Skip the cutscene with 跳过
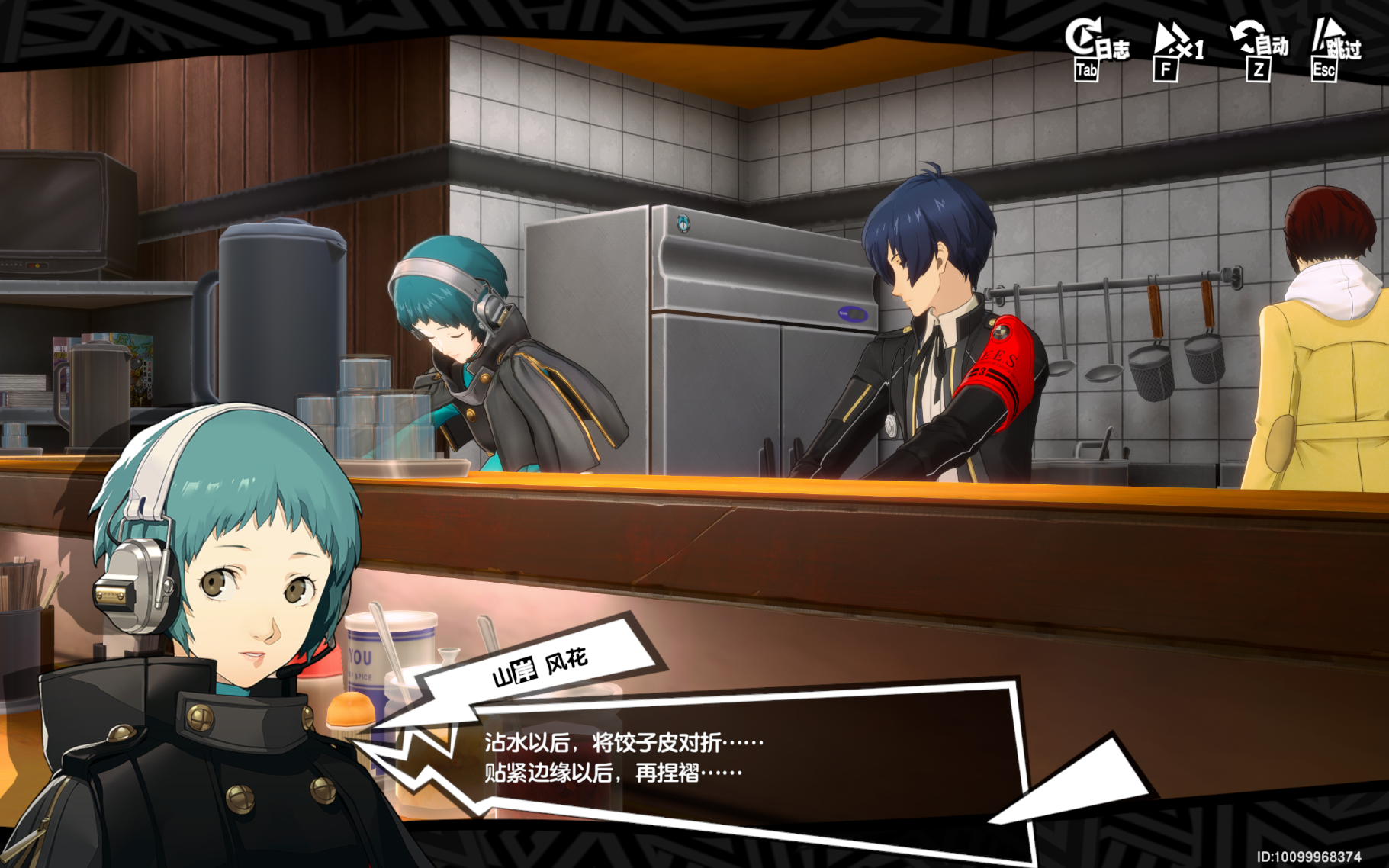The width and height of the screenshot is (1389, 868). [1333, 47]
